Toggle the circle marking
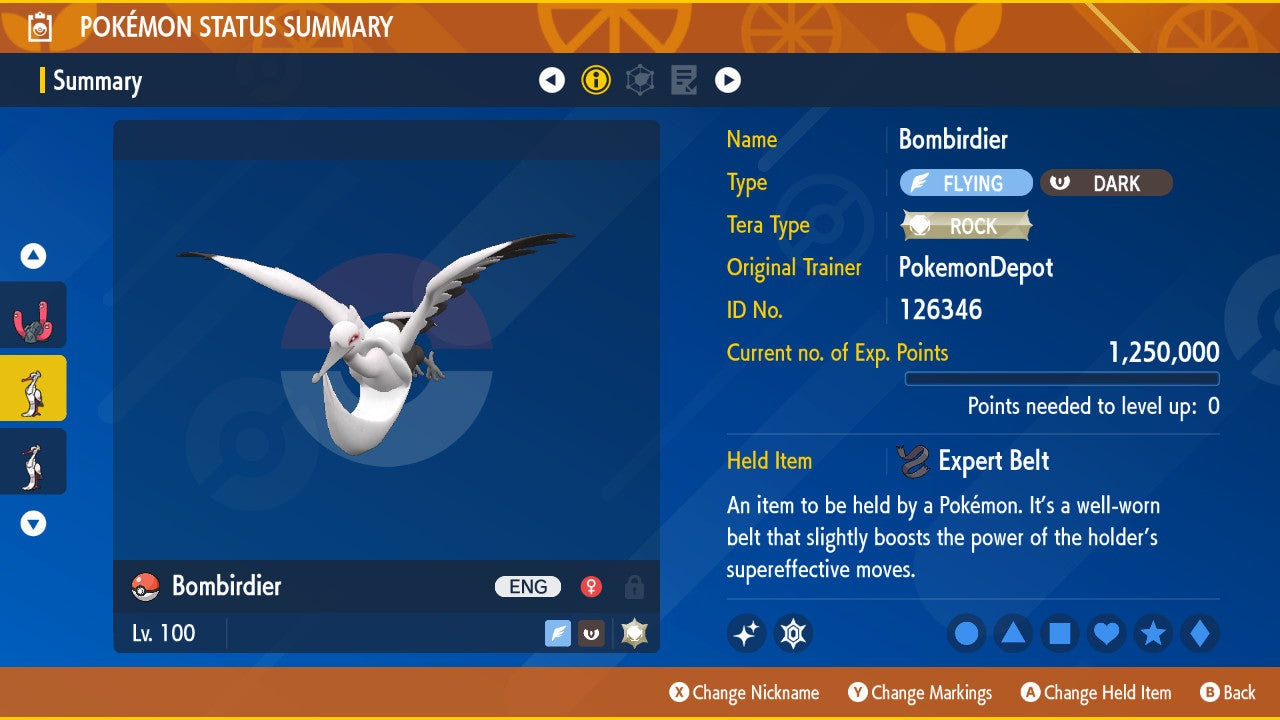 click(x=966, y=633)
